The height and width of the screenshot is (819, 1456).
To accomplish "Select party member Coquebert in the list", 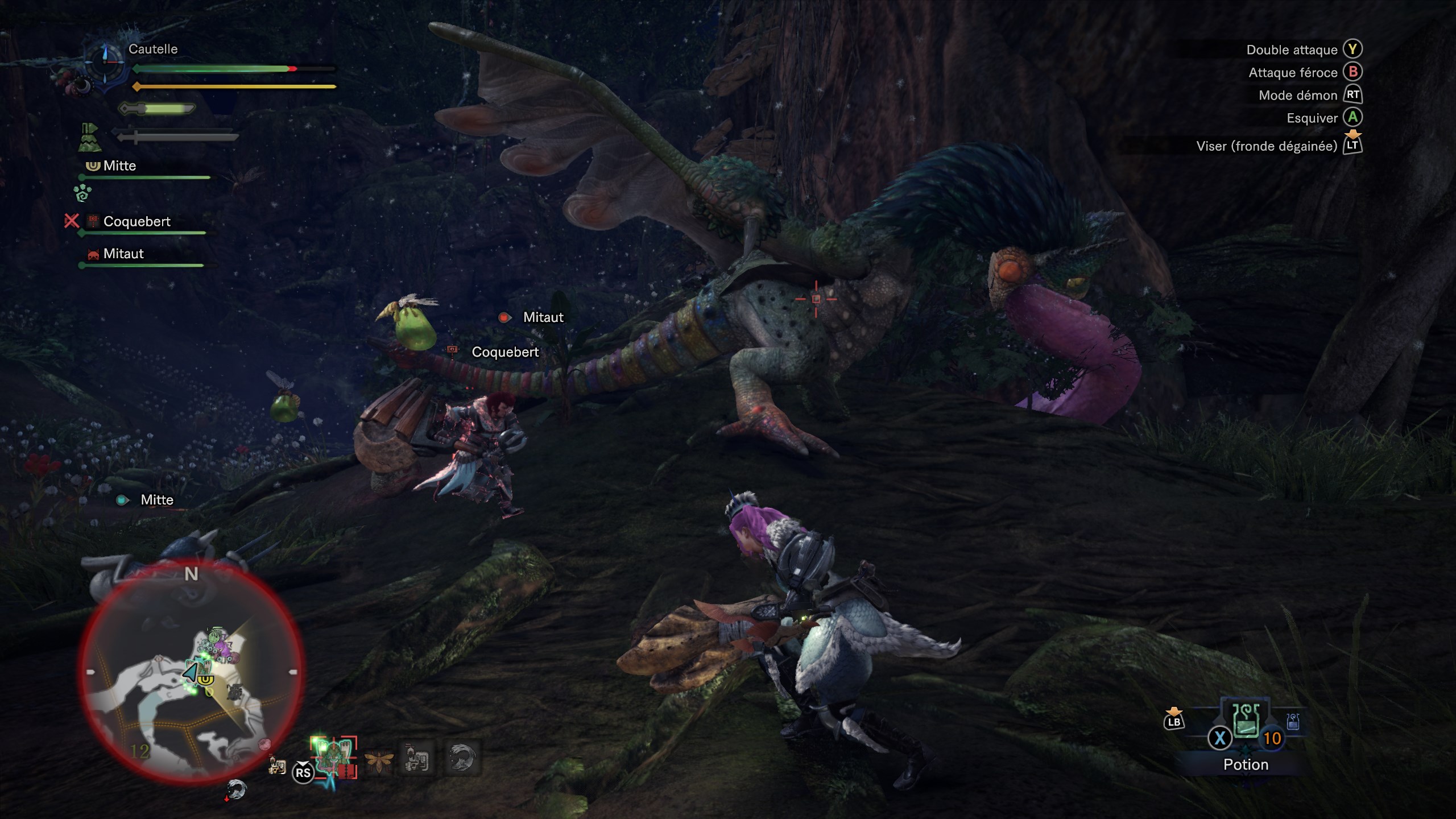I will [136, 222].
